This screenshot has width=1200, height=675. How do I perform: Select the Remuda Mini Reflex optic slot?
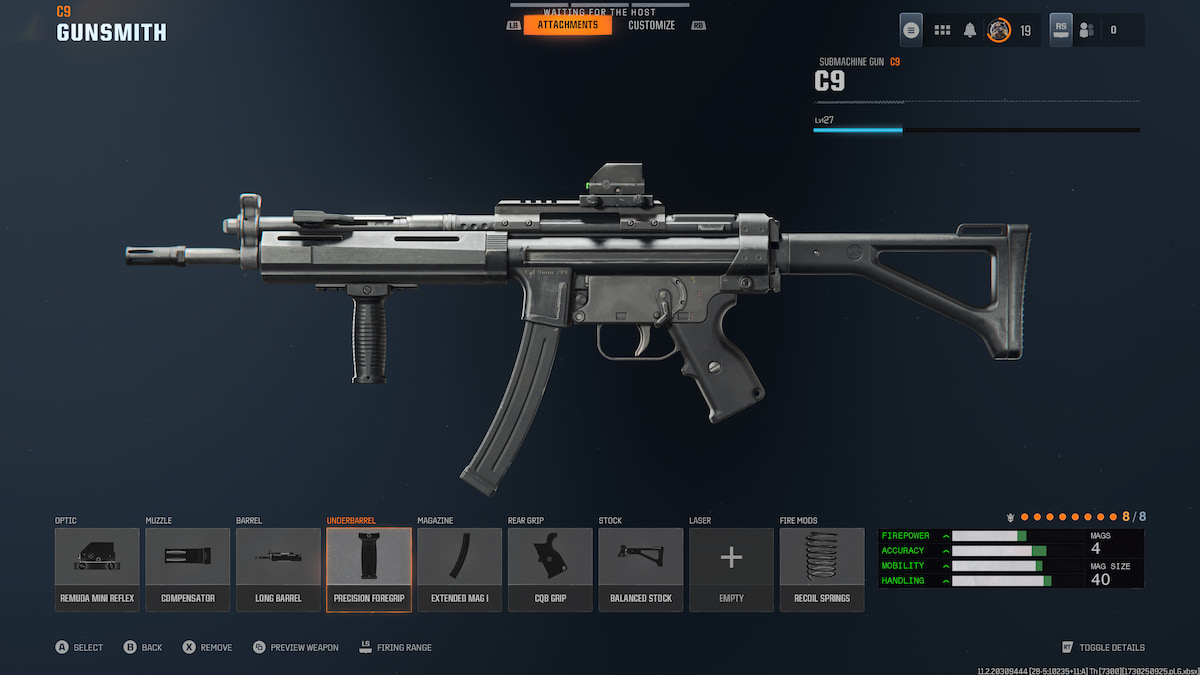click(97, 569)
